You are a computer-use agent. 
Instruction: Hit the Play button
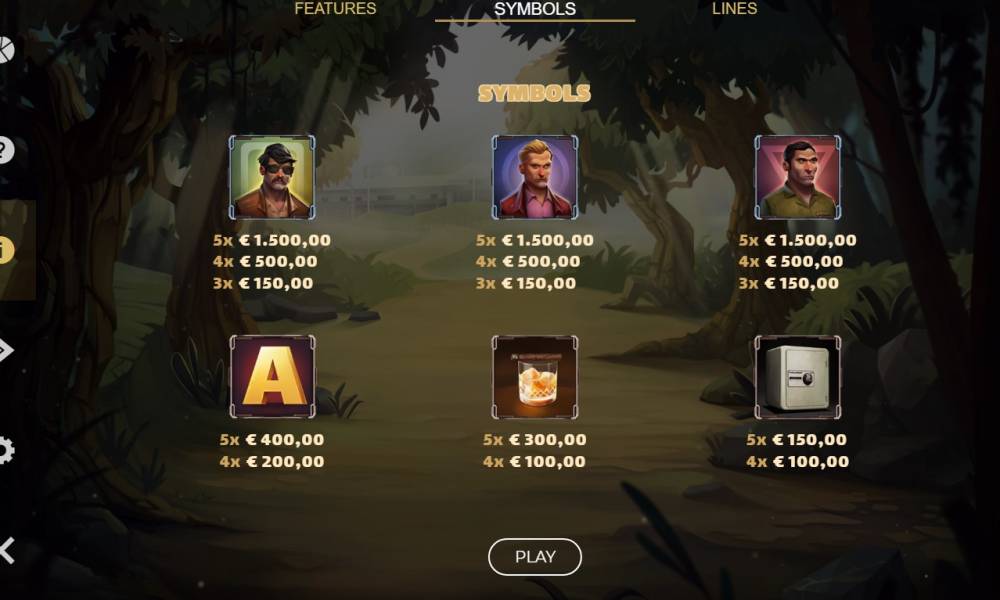535,557
